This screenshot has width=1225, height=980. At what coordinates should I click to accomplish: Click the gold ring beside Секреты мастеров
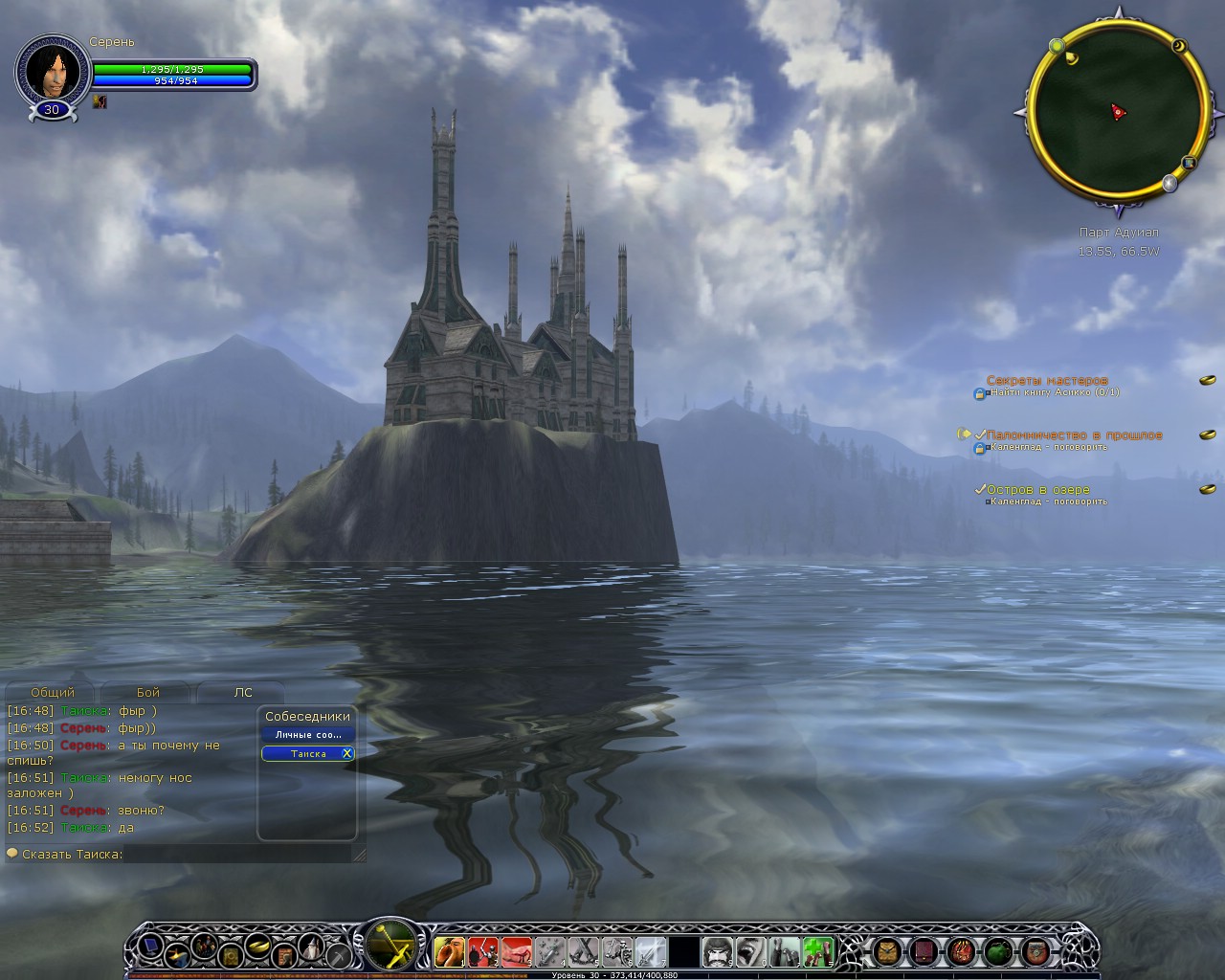[1207, 380]
